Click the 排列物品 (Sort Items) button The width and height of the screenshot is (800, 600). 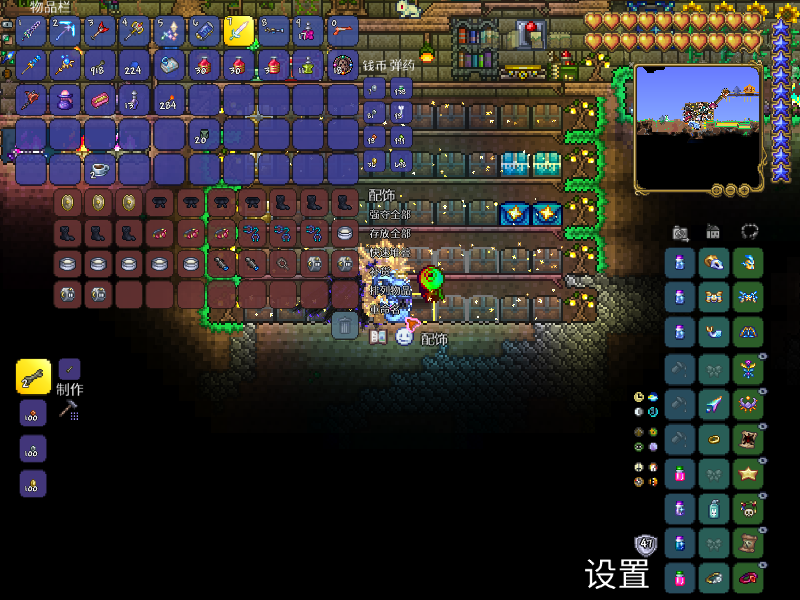(389, 291)
